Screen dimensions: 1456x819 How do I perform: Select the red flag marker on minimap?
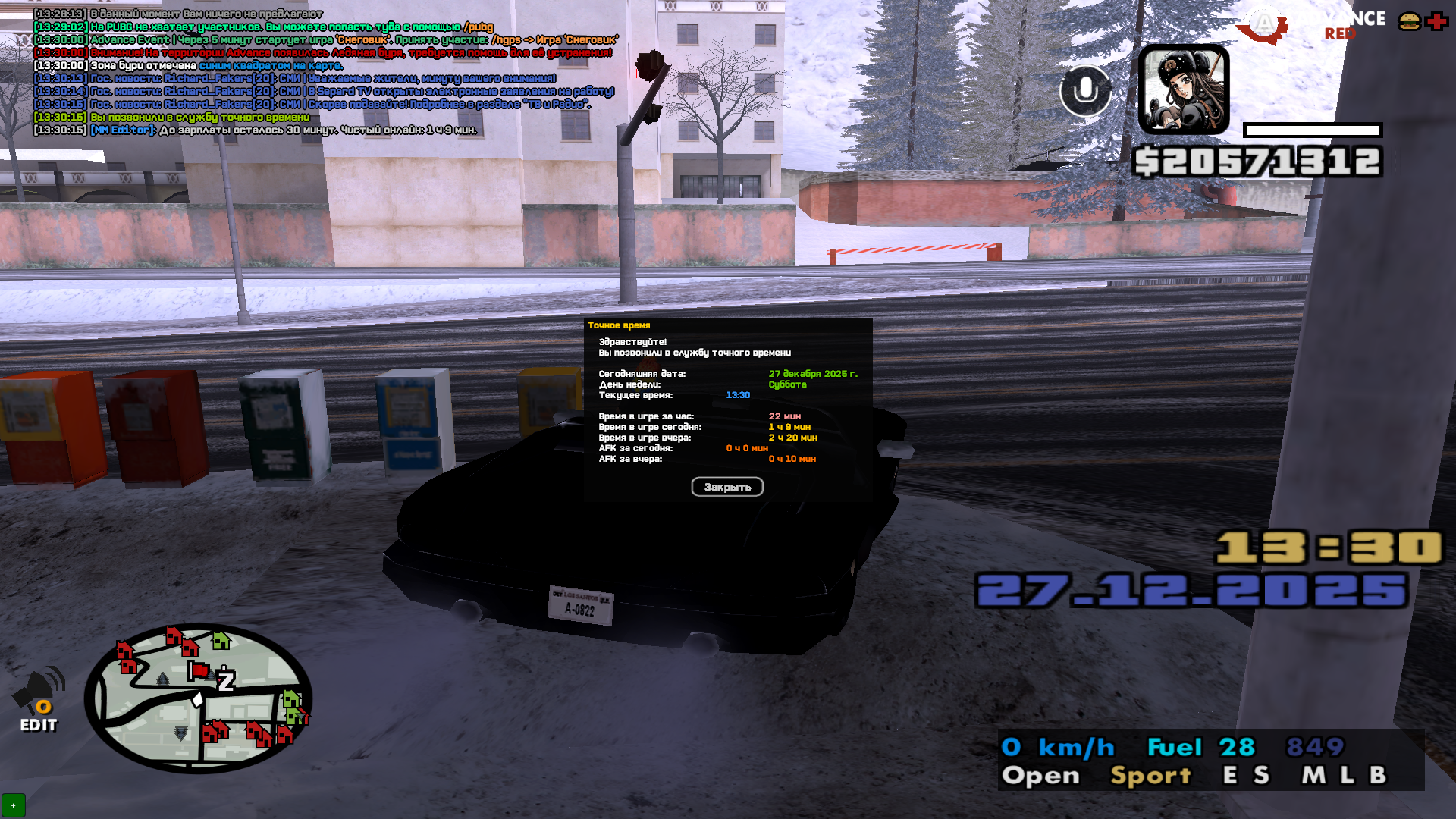[x=199, y=670]
